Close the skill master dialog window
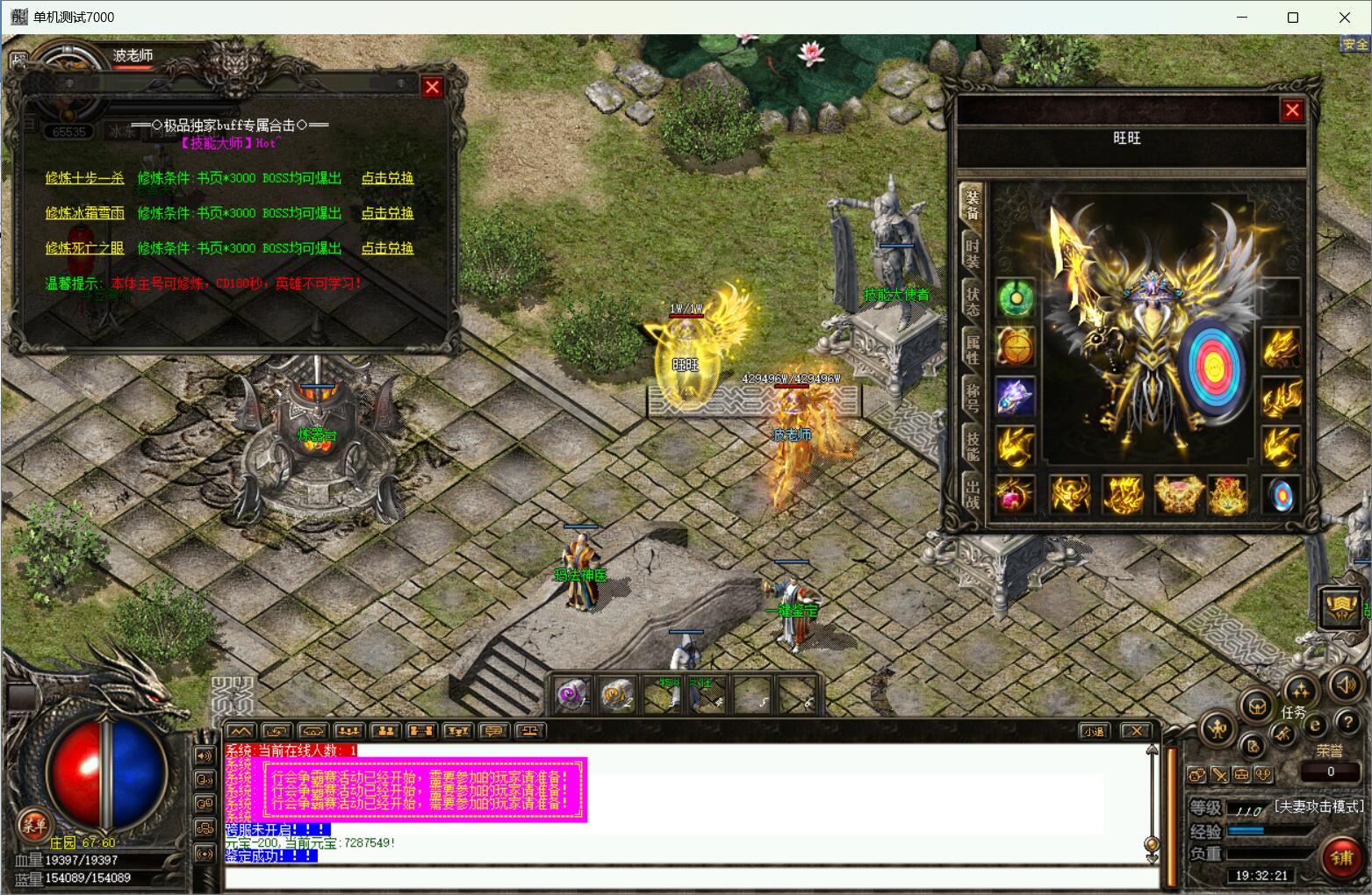The image size is (1372, 895). pyautogui.click(x=432, y=87)
